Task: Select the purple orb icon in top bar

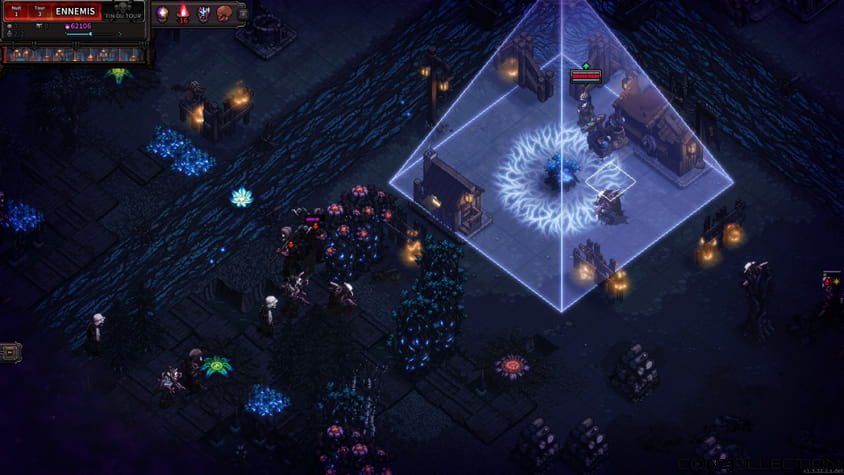Action: pyautogui.click(x=162, y=14)
